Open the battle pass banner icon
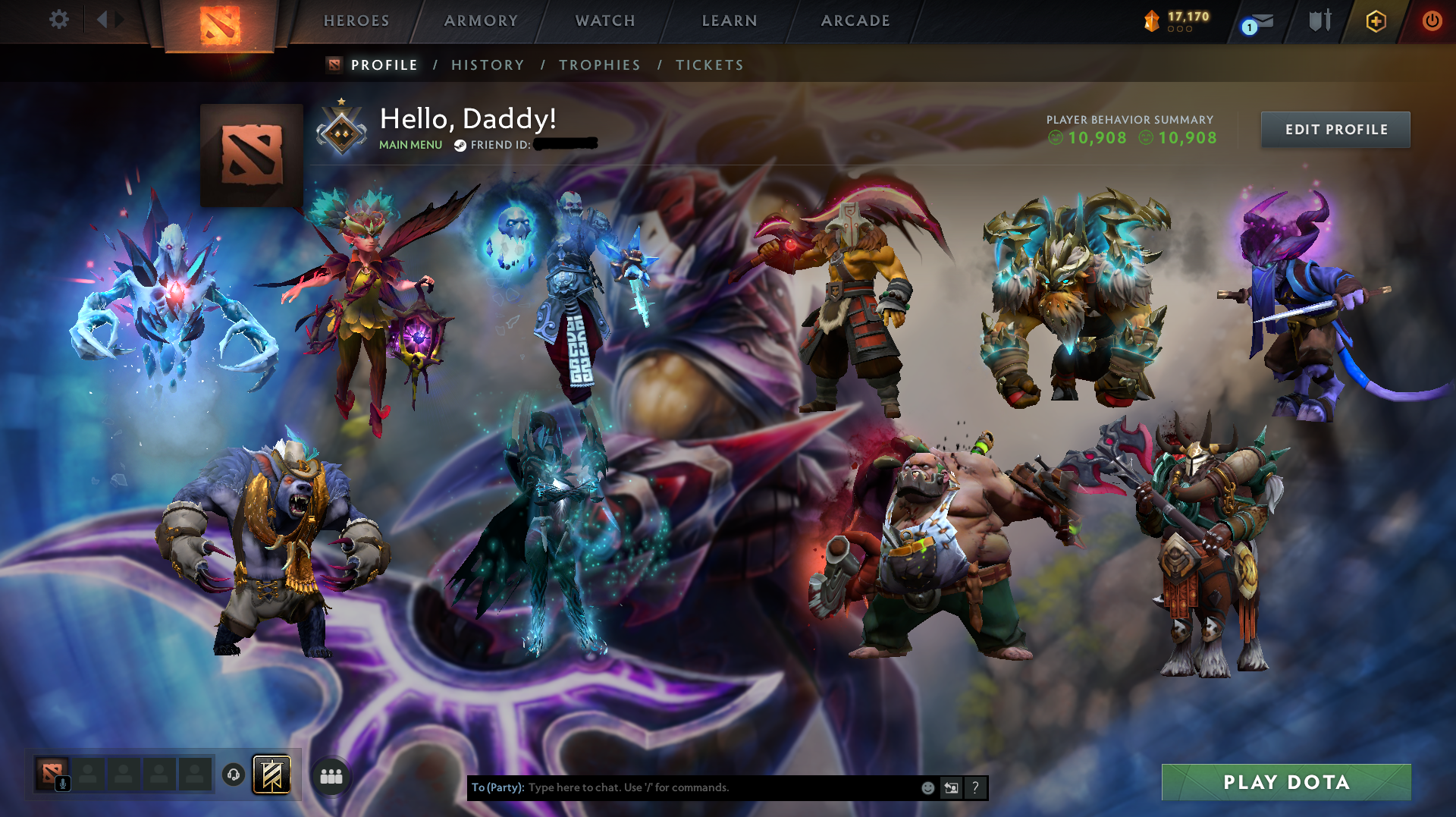 pyautogui.click(x=273, y=776)
